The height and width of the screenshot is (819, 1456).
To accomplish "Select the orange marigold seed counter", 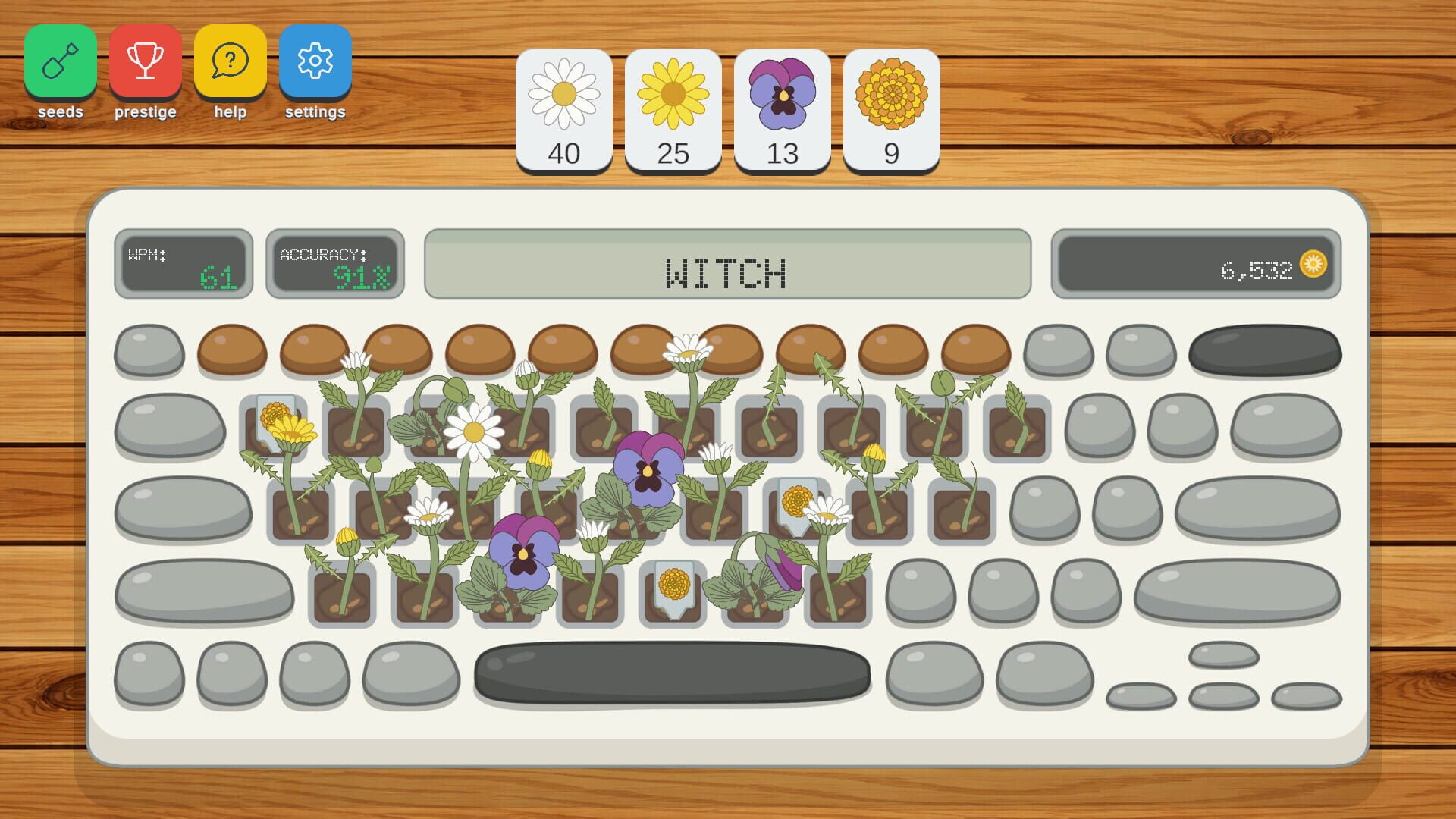I will click(x=891, y=106).
